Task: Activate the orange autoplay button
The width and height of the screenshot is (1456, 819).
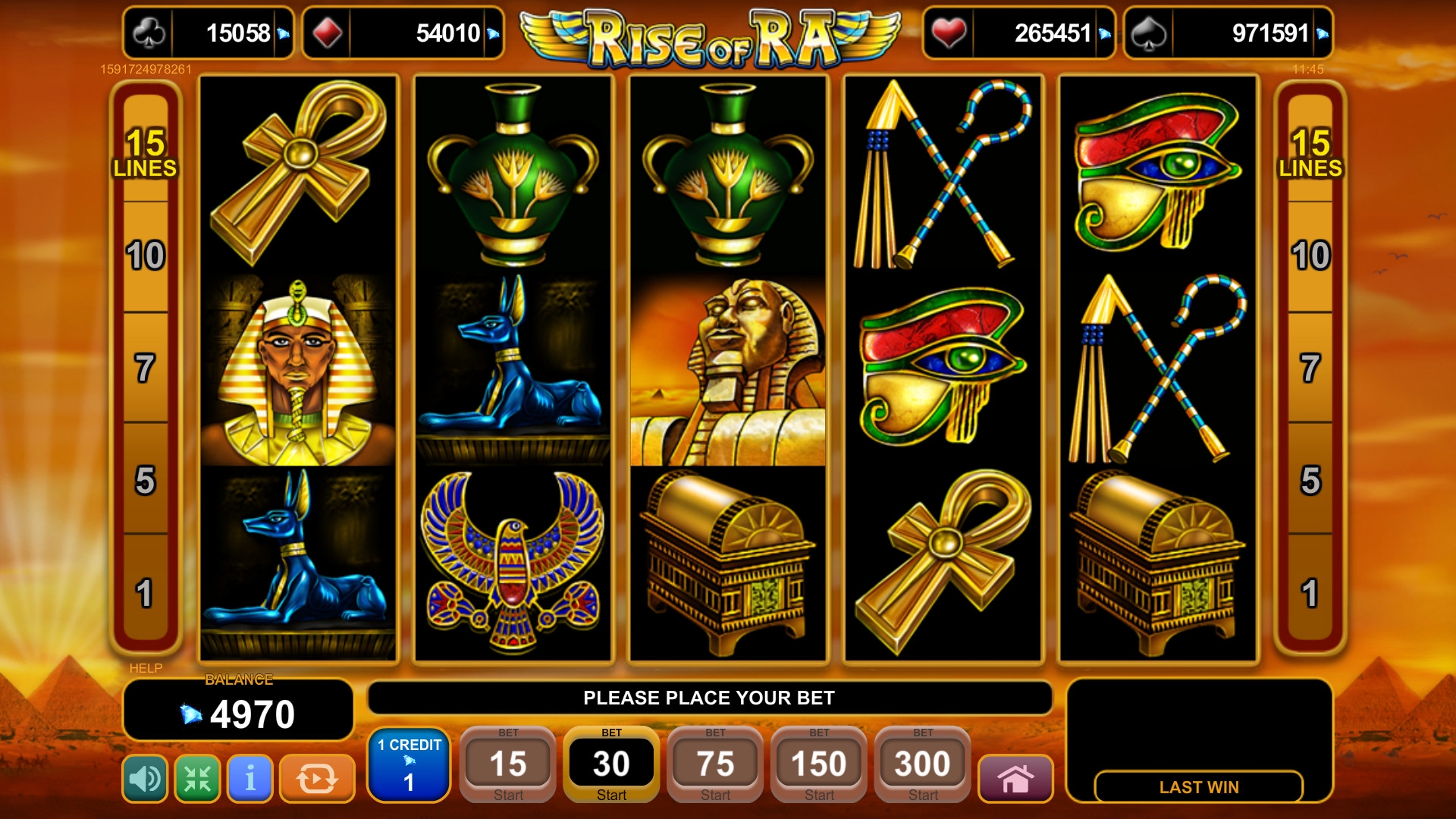Action: point(316,778)
